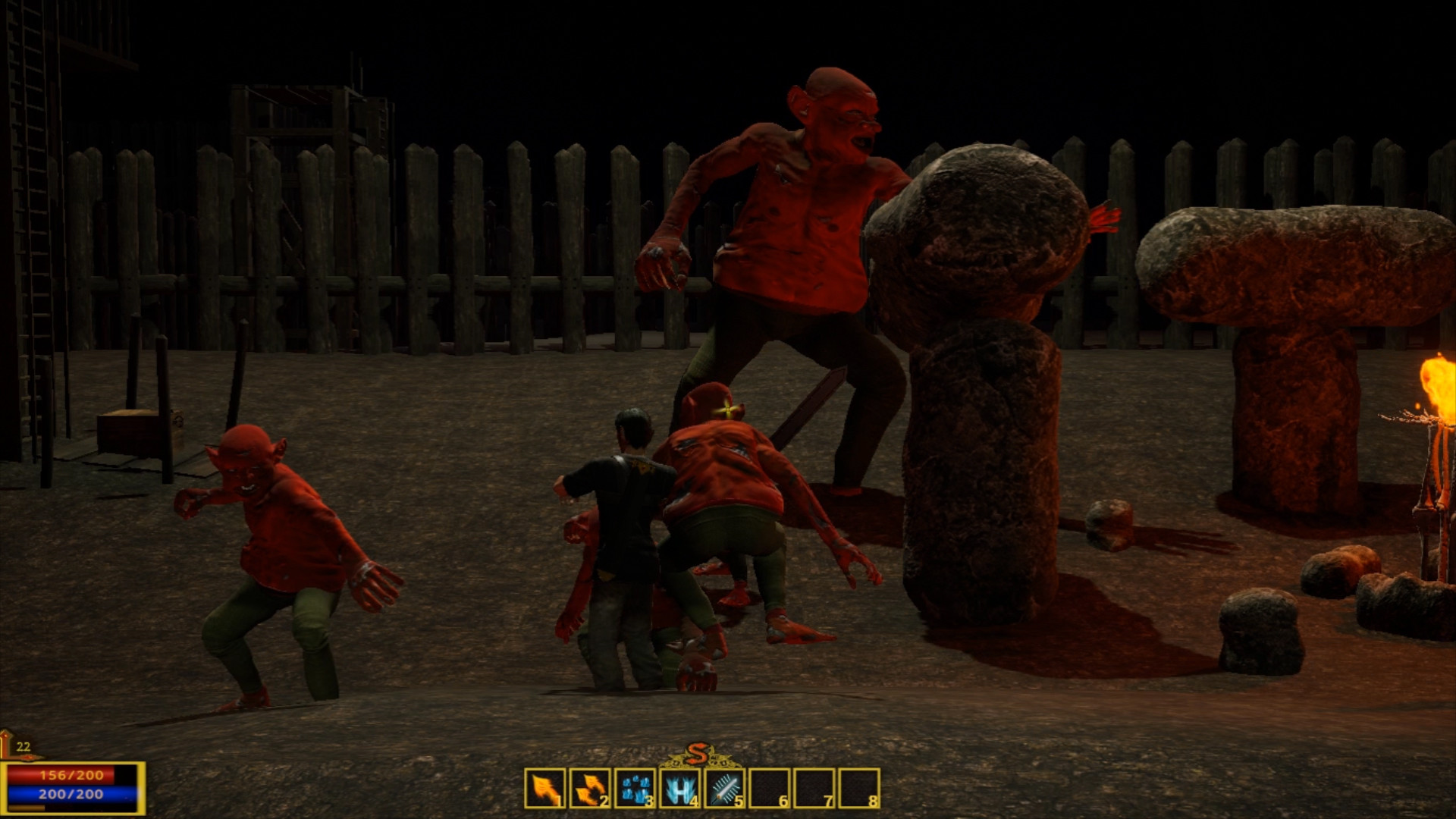This screenshot has width=1456, height=819.
Task: Click empty hotbar slot 6
Action: click(769, 789)
